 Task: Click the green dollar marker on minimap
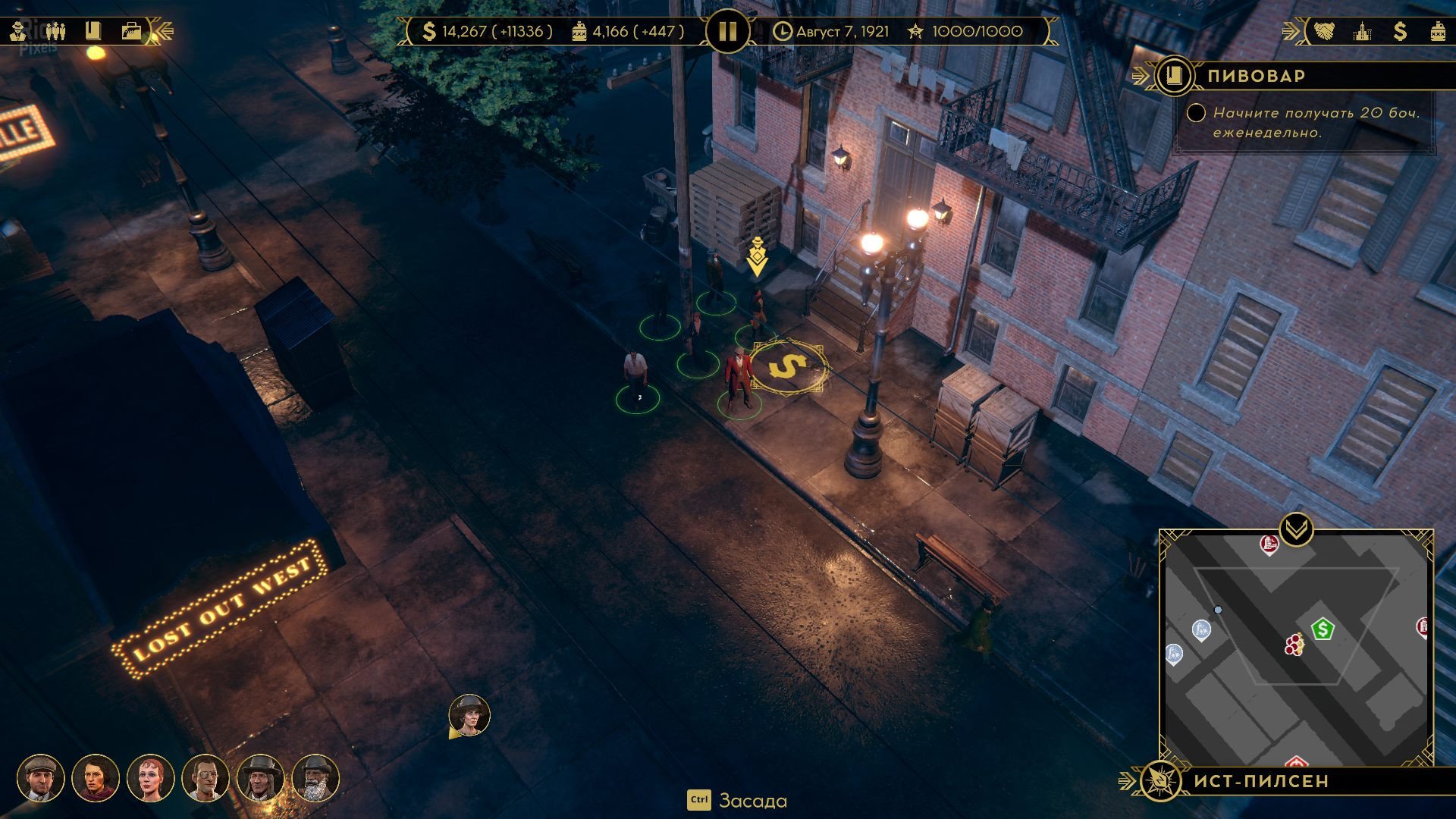(x=1323, y=629)
